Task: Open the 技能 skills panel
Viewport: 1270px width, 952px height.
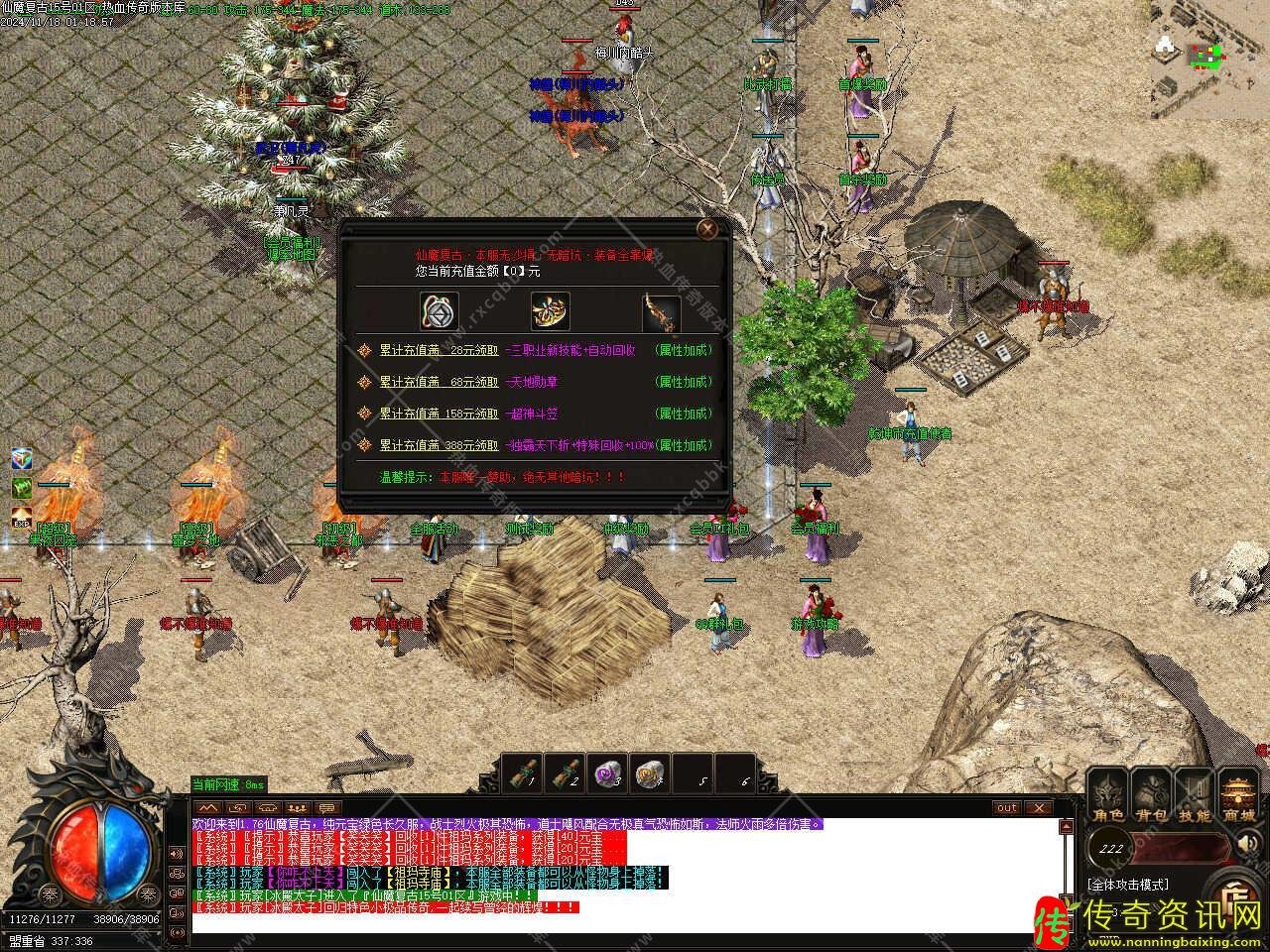Action: [x=1195, y=796]
